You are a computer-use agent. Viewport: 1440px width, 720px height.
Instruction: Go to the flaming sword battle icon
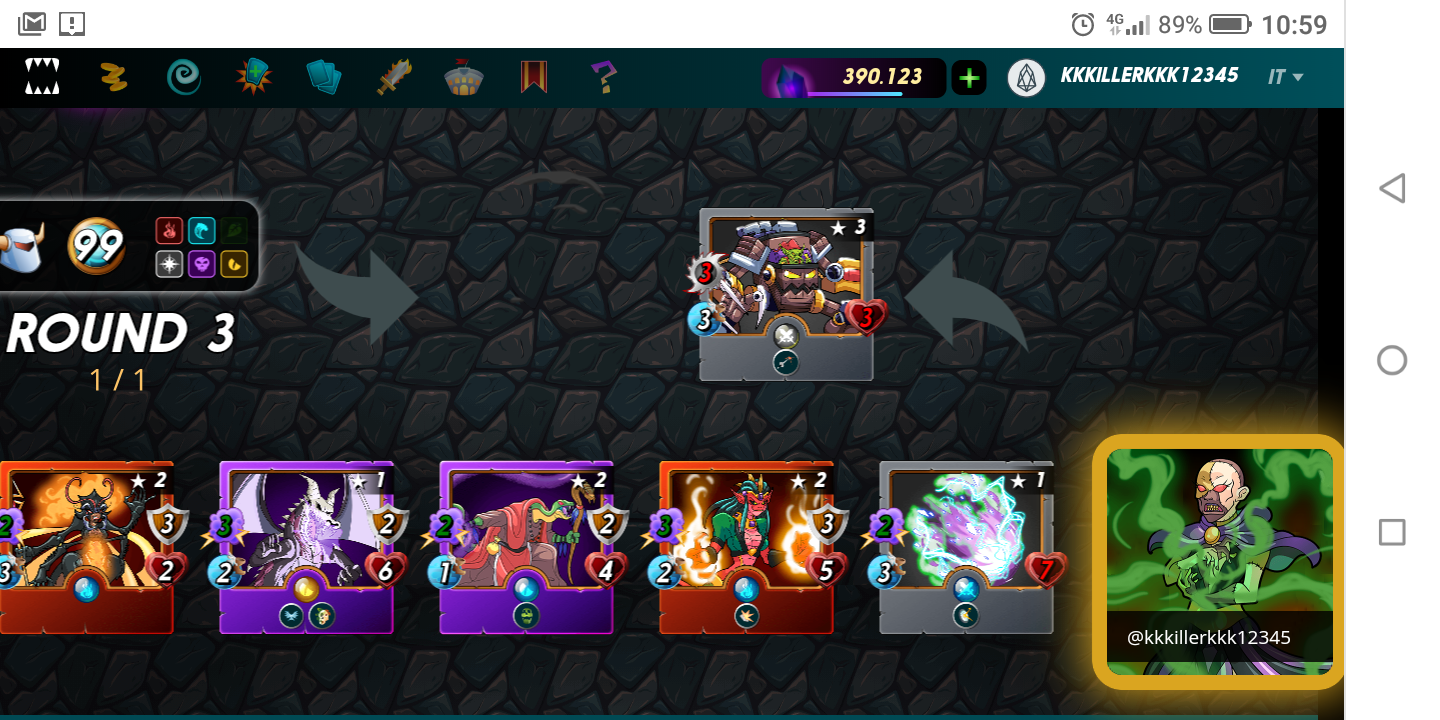(x=394, y=77)
